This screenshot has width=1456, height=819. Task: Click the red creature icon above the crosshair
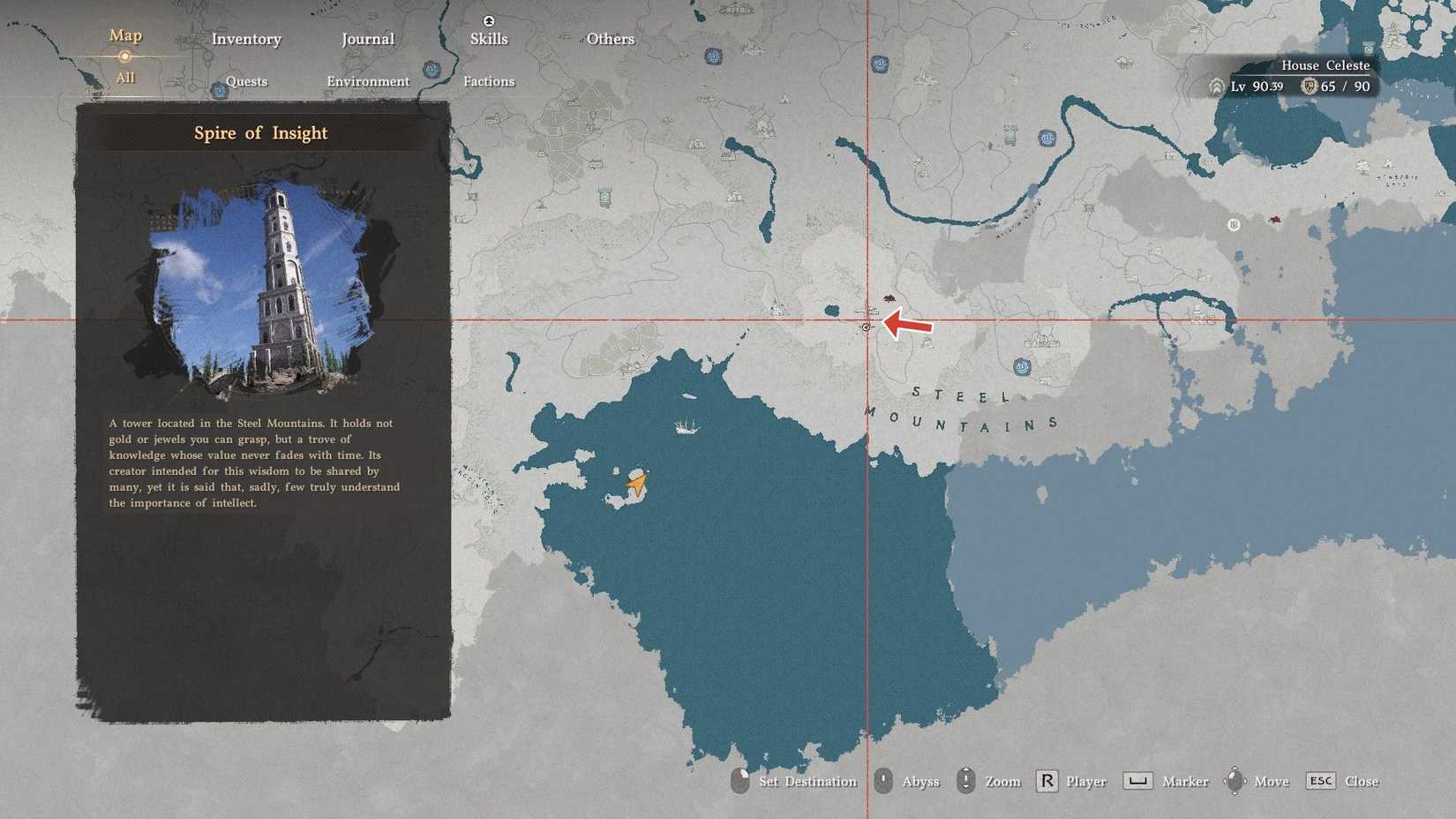point(889,300)
